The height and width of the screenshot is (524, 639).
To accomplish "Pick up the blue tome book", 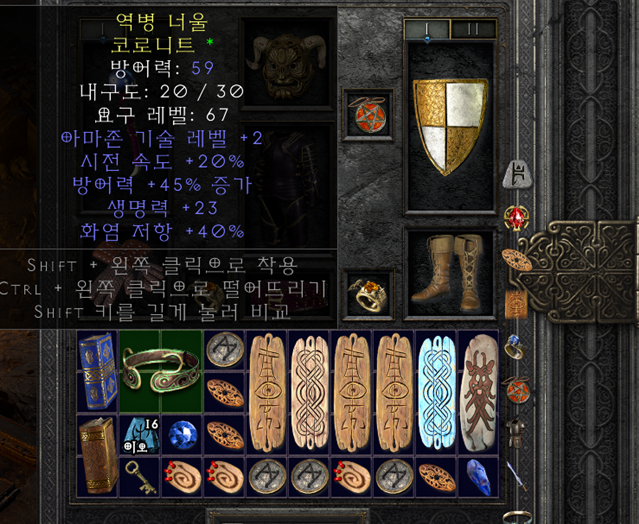I will (x=97, y=371).
